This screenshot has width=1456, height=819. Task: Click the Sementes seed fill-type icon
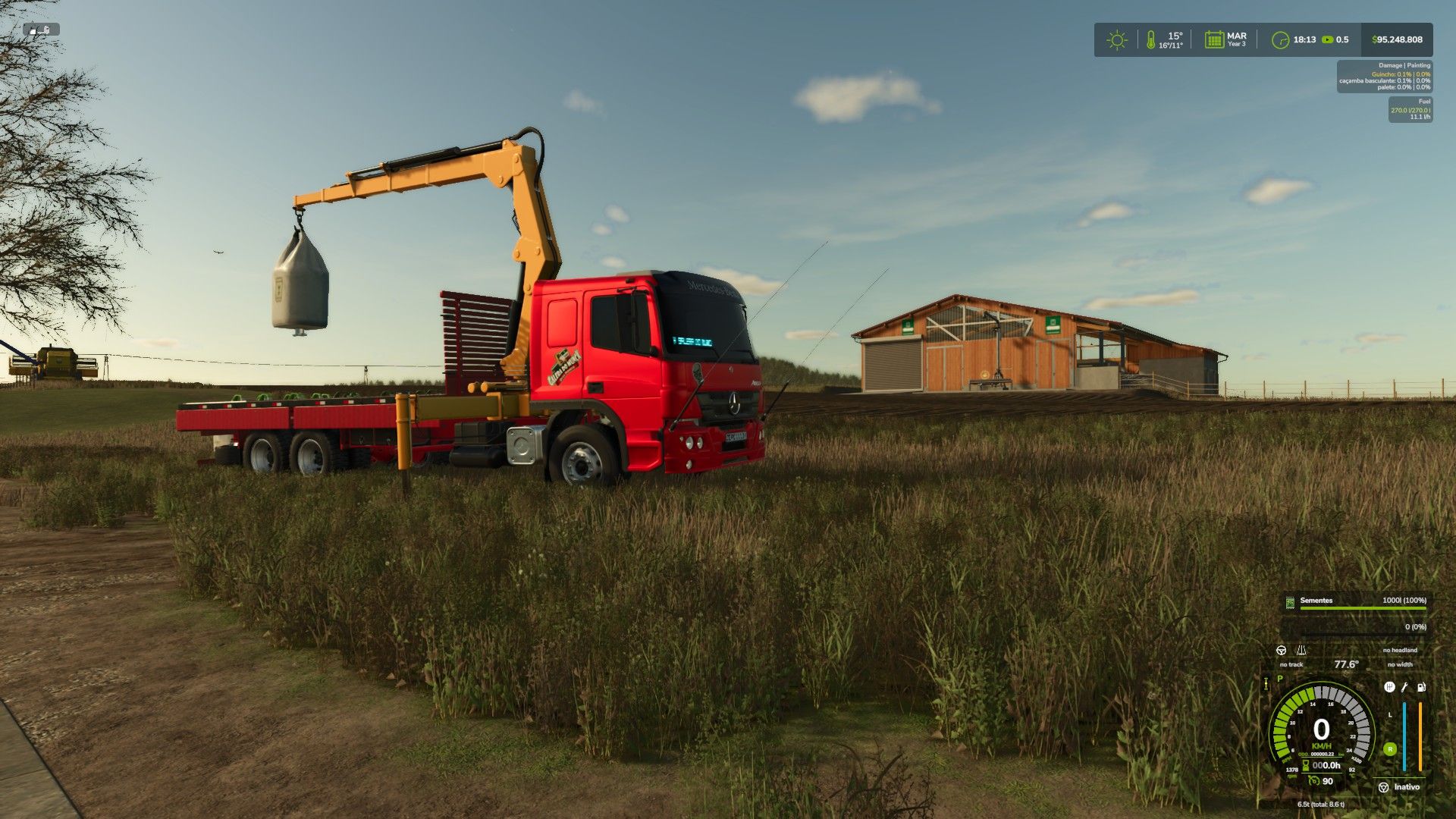[1290, 602]
